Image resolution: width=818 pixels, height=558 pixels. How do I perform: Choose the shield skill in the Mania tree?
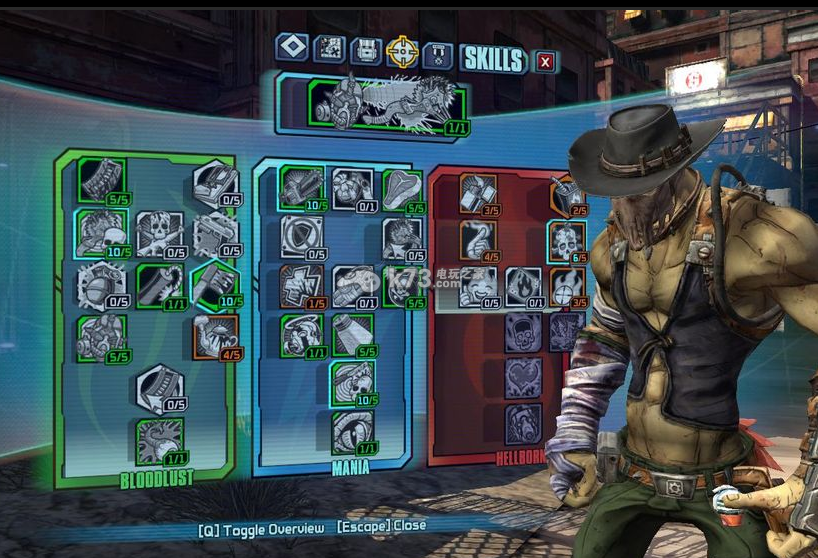(x=301, y=236)
